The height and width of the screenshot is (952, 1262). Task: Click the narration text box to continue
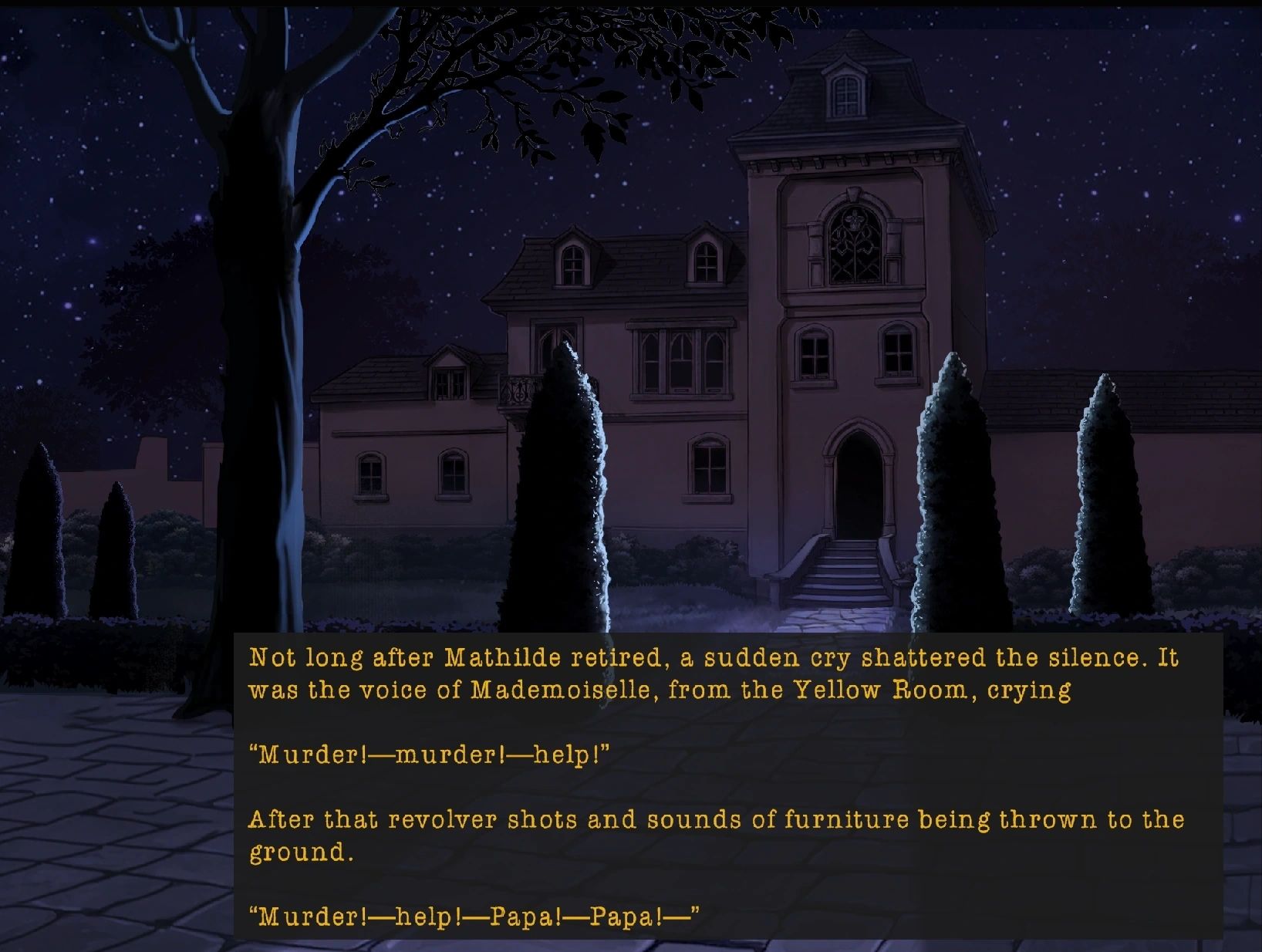[x=727, y=785]
